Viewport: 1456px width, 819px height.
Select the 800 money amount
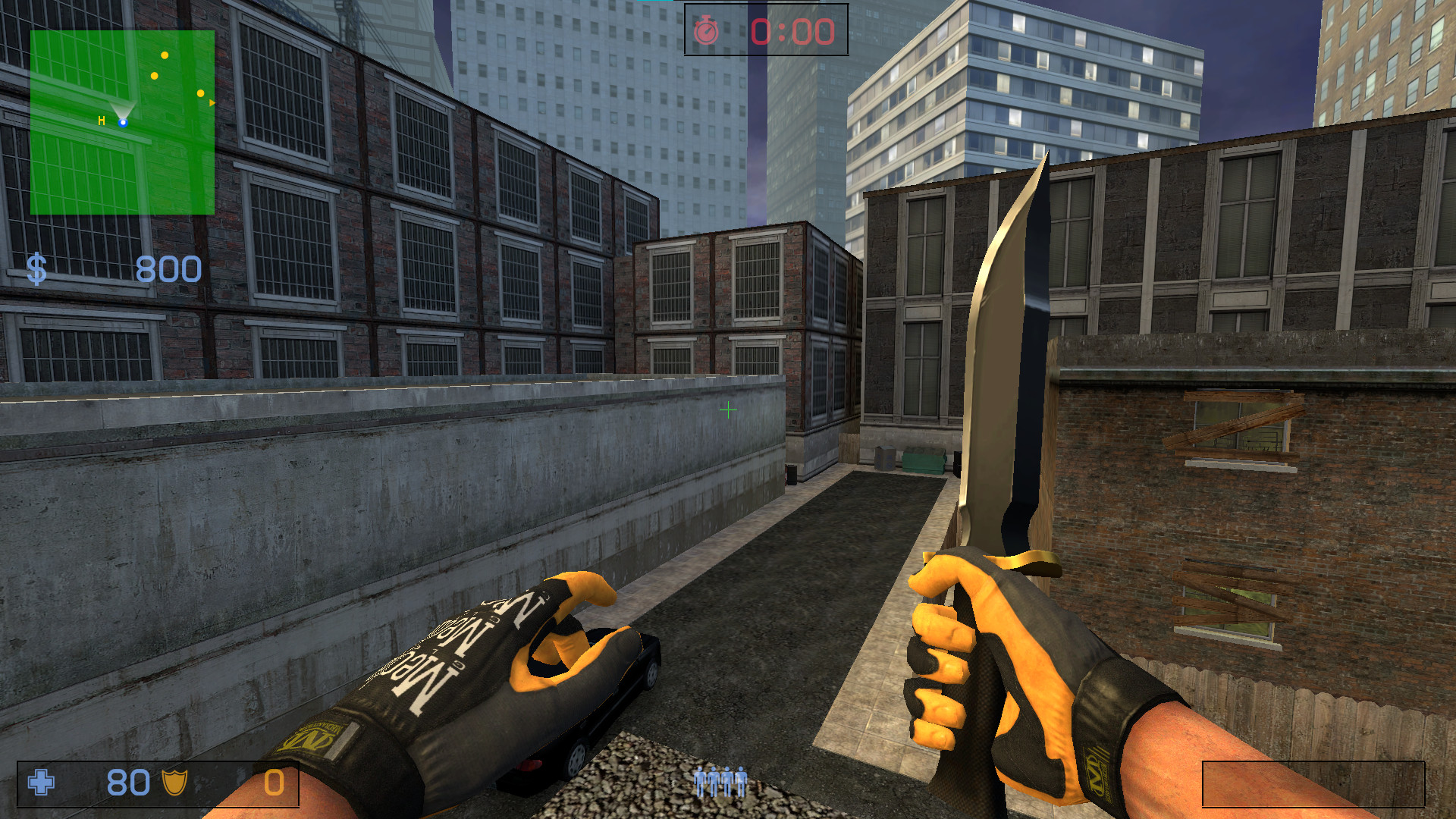tap(168, 269)
